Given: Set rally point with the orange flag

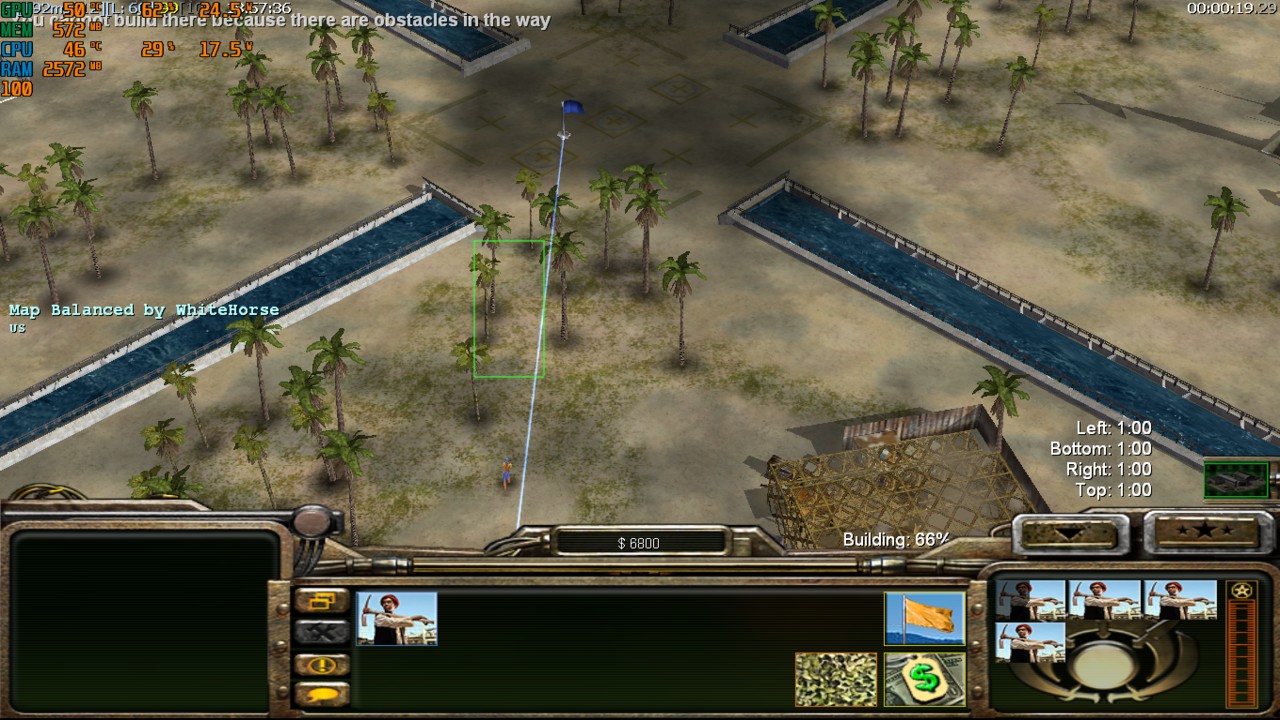Looking at the screenshot, I should (x=924, y=618).
